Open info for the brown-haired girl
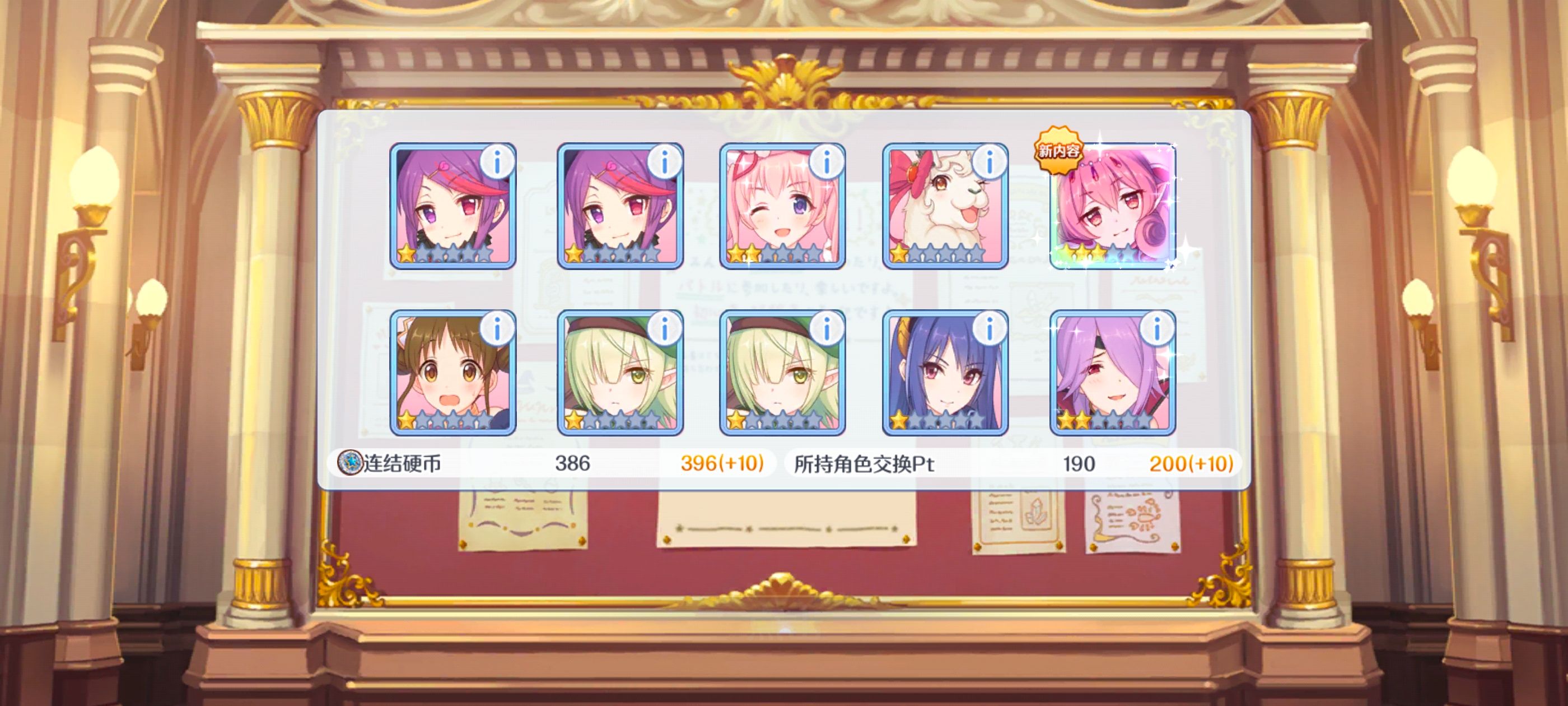Screen dimensions: 1568x706 tap(497, 329)
